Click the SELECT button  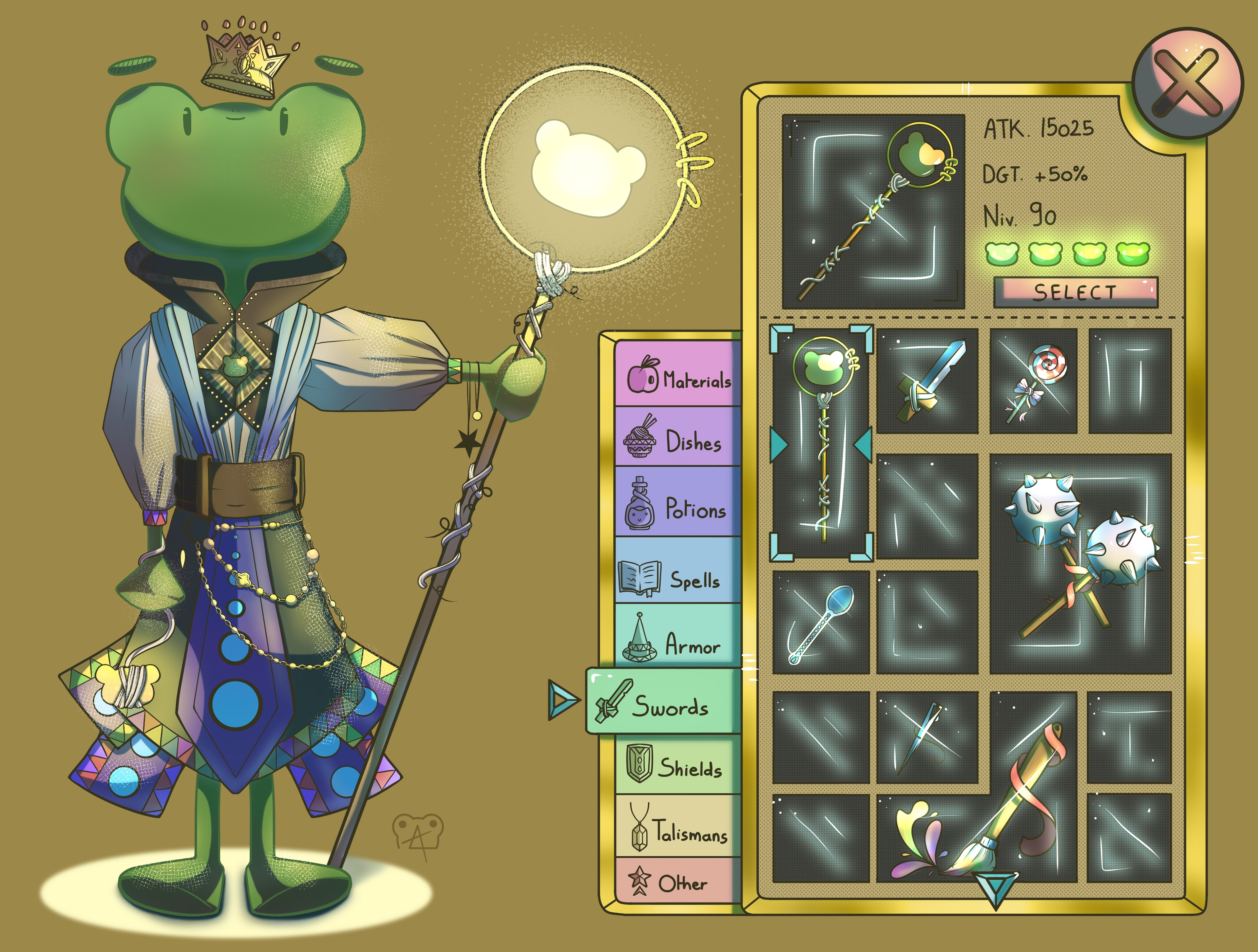click(x=1075, y=292)
